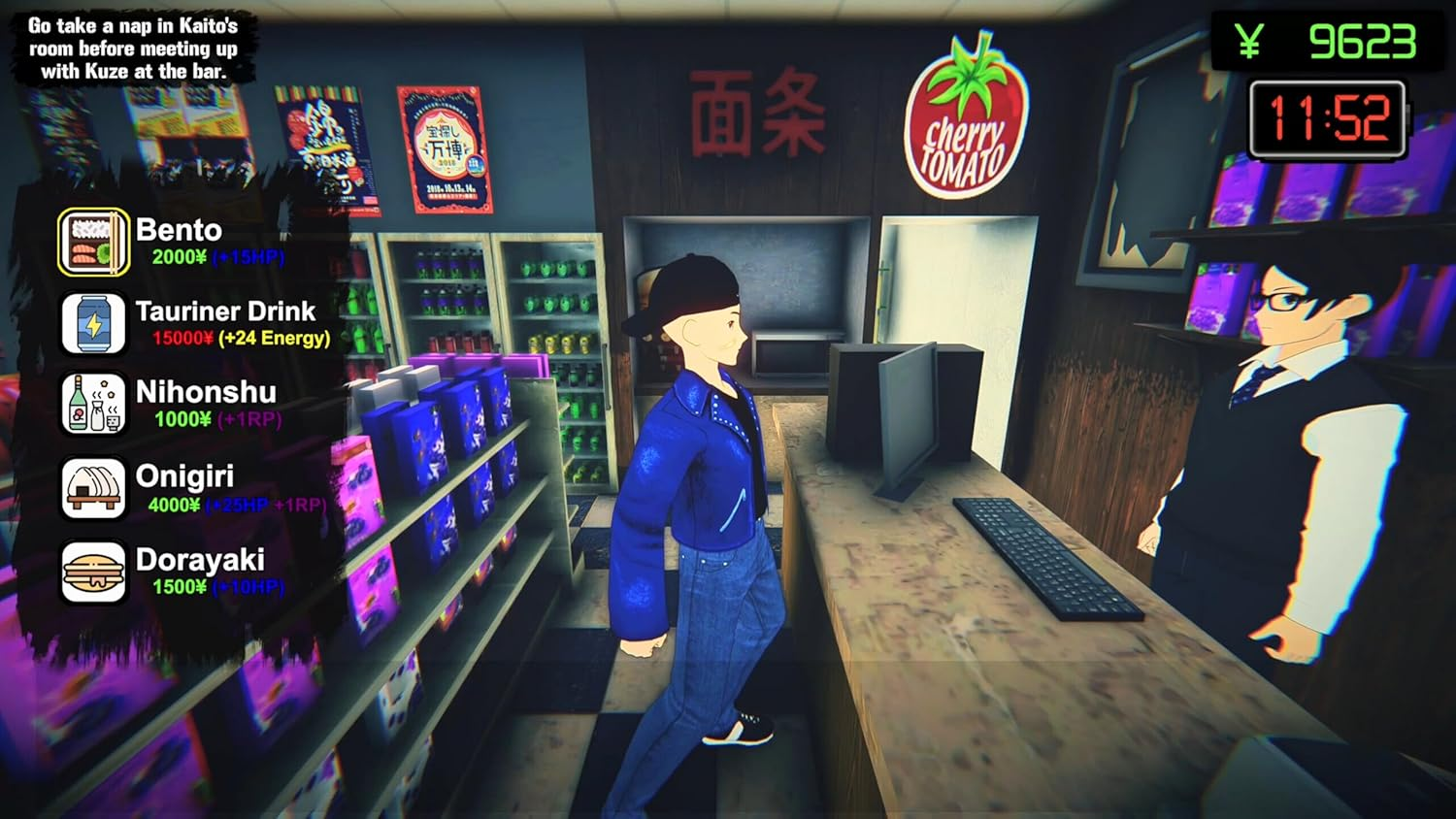Select the Bento menu entry

(180, 230)
